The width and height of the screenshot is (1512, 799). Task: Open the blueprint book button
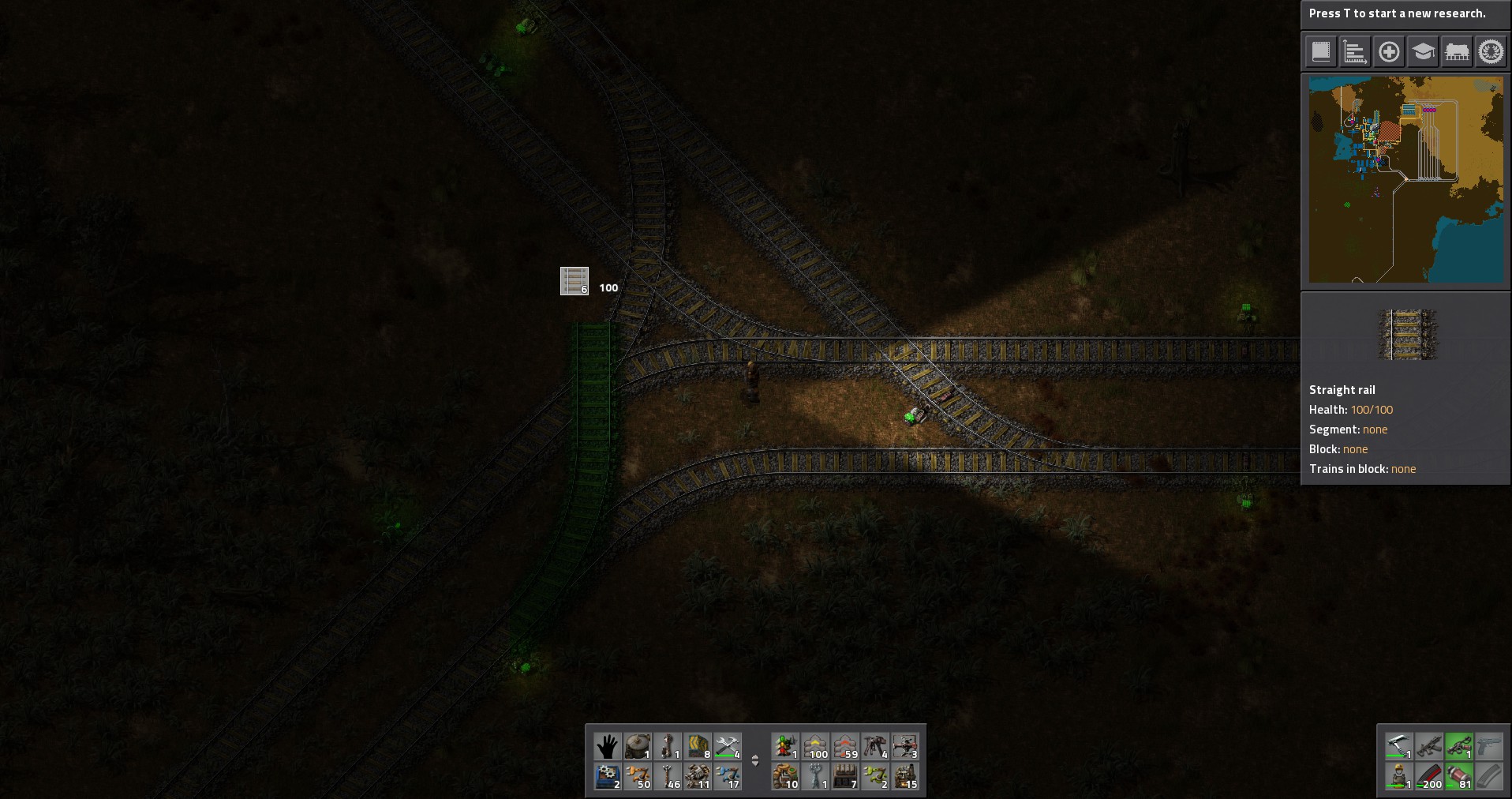[x=1320, y=52]
